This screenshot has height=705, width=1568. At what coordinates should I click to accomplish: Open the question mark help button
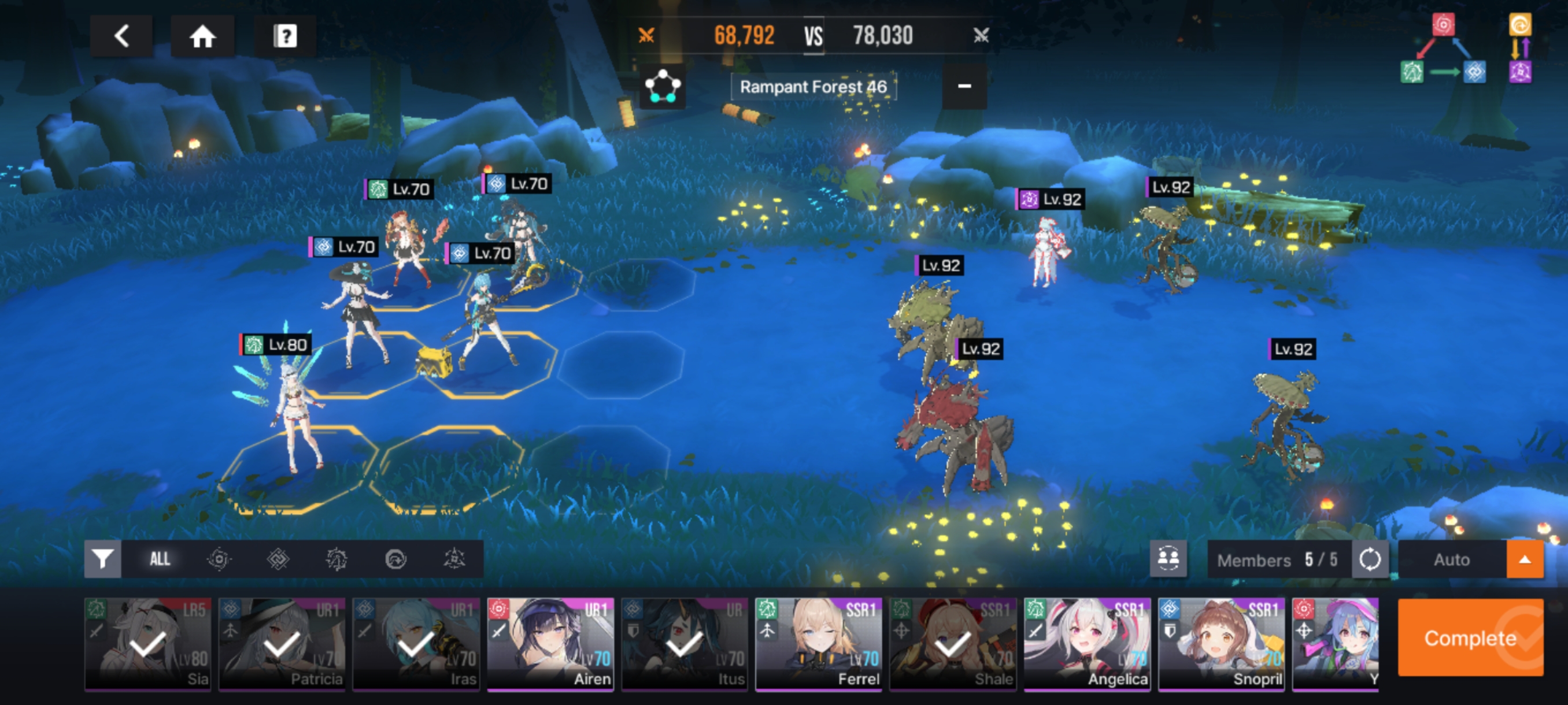(x=285, y=36)
